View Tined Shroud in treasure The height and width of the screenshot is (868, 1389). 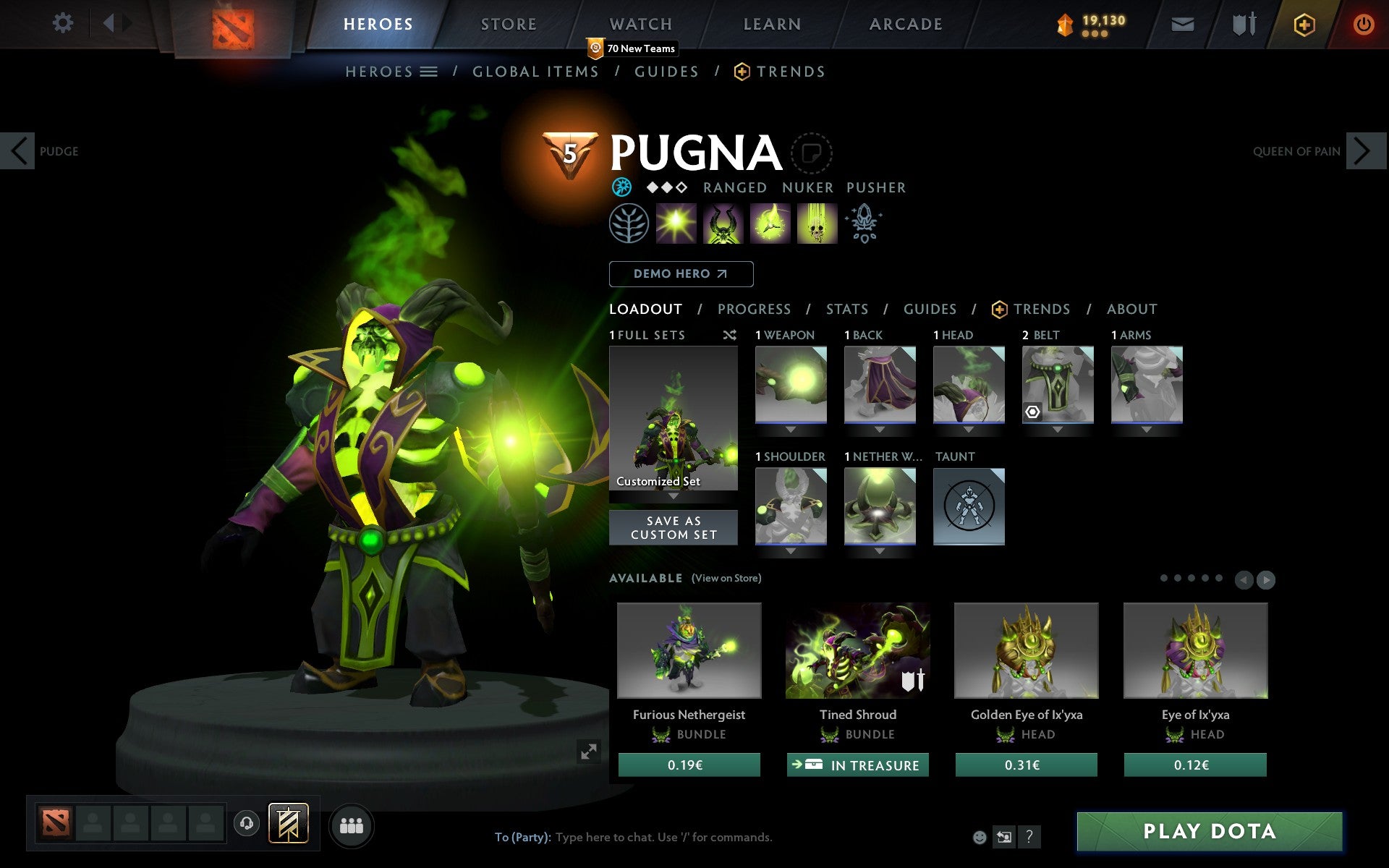857,765
